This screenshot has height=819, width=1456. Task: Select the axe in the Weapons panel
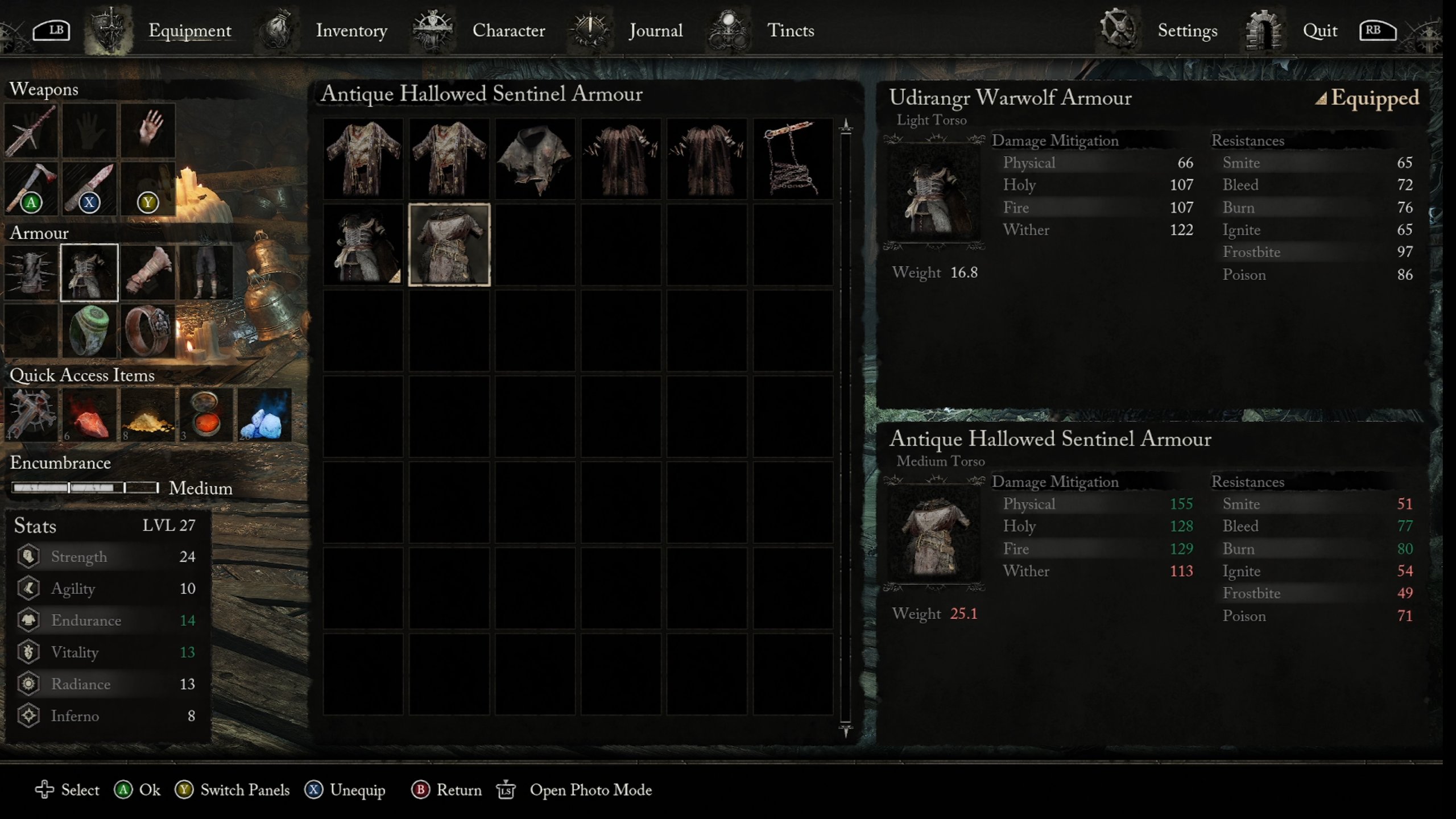[31, 188]
